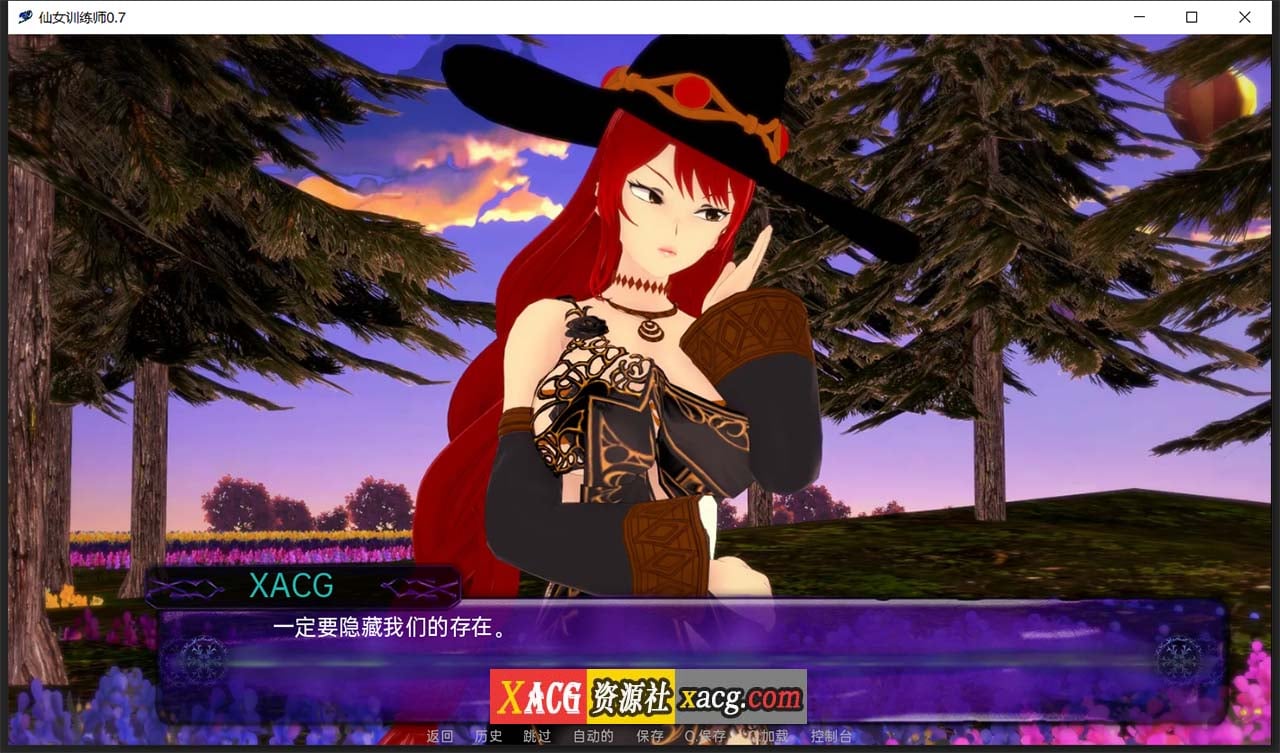Screen dimensions: 1280x753
Task: Open the save screen via 保存
Action: pyautogui.click(x=649, y=735)
